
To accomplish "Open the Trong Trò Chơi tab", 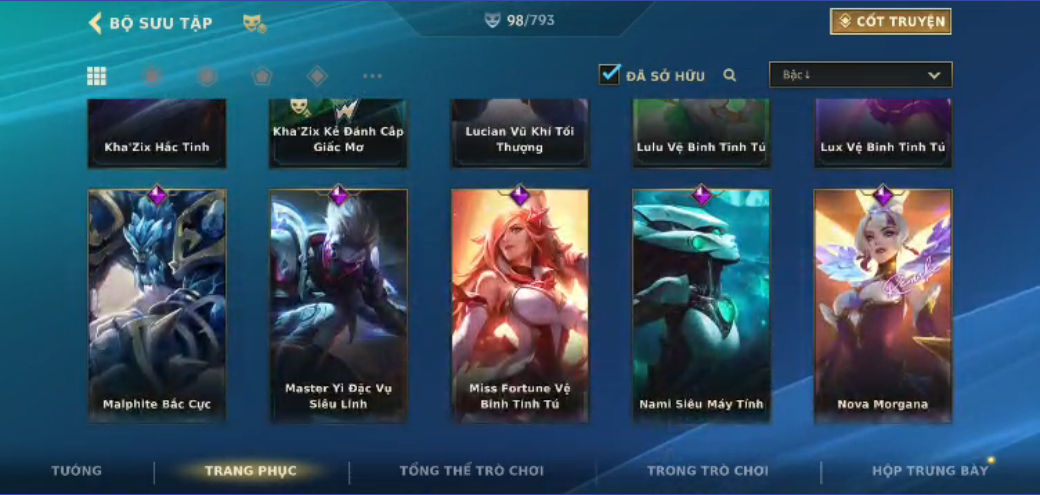I will (x=707, y=471).
